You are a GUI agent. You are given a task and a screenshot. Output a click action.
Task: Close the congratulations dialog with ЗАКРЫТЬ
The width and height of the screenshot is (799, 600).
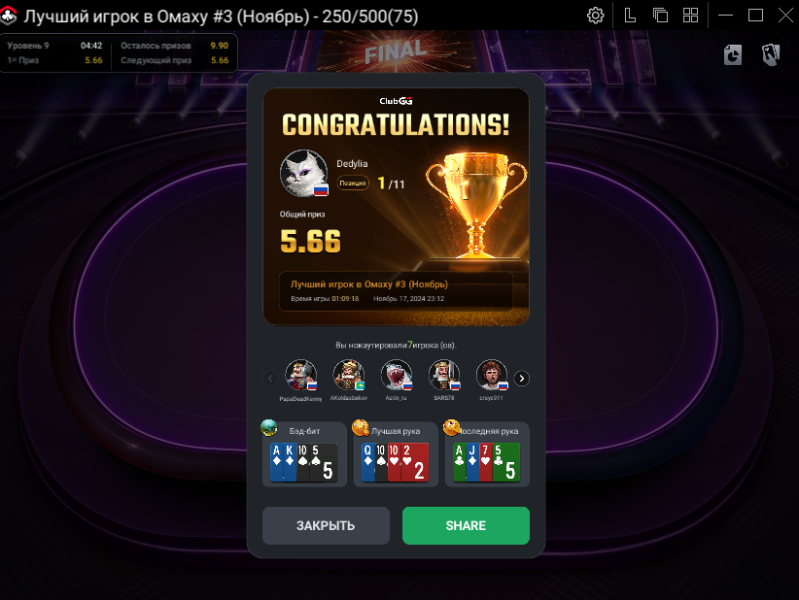tap(326, 526)
